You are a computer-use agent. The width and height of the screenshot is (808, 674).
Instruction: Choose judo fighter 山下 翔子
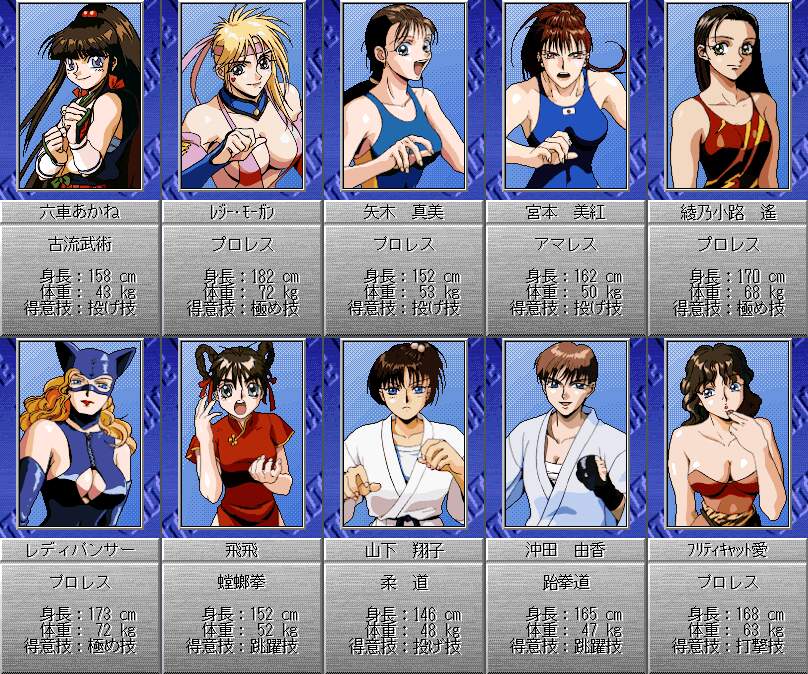[404, 434]
